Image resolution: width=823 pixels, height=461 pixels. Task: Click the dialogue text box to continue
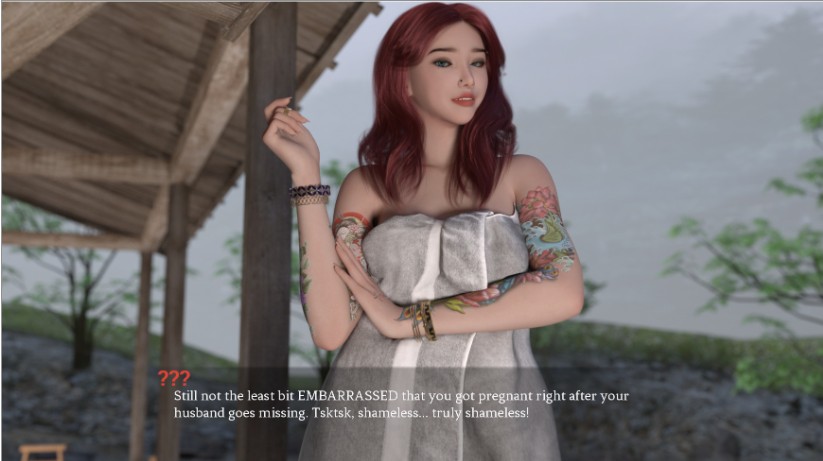point(401,404)
